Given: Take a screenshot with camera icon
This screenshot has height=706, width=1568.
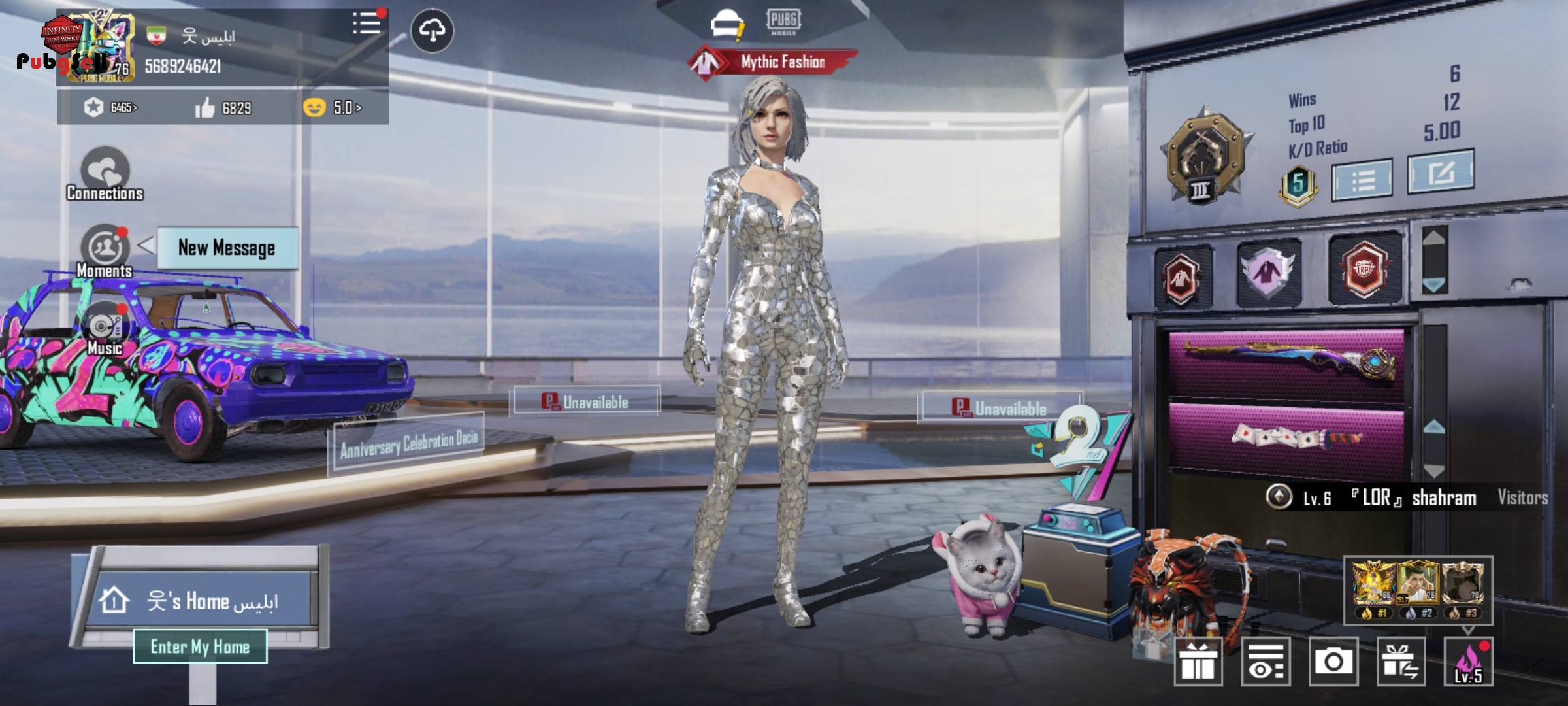Looking at the screenshot, I should (x=1333, y=662).
